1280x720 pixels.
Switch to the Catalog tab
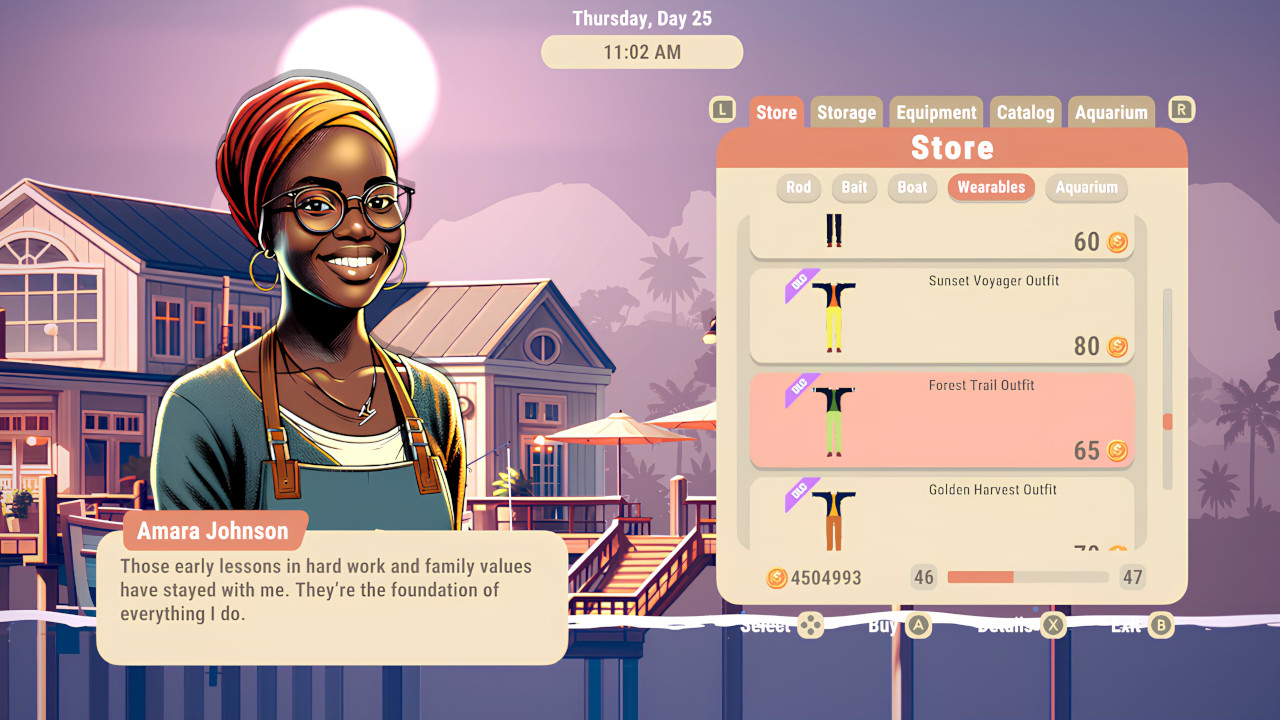(x=1025, y=112)
